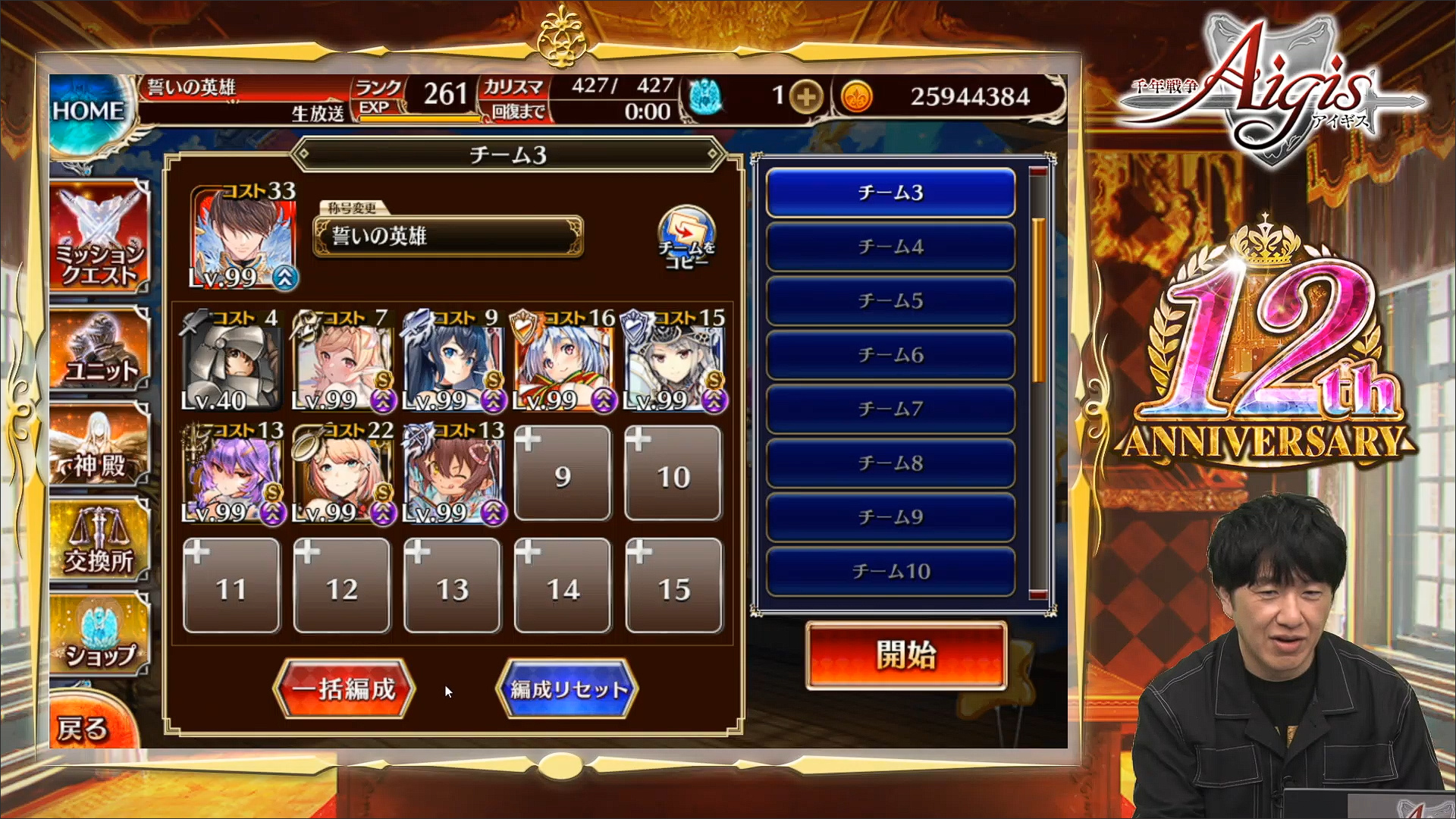Reset the team with 編成リセット
The height and width of the screenshot is (819, 1456).
click(x=567, y=689)
